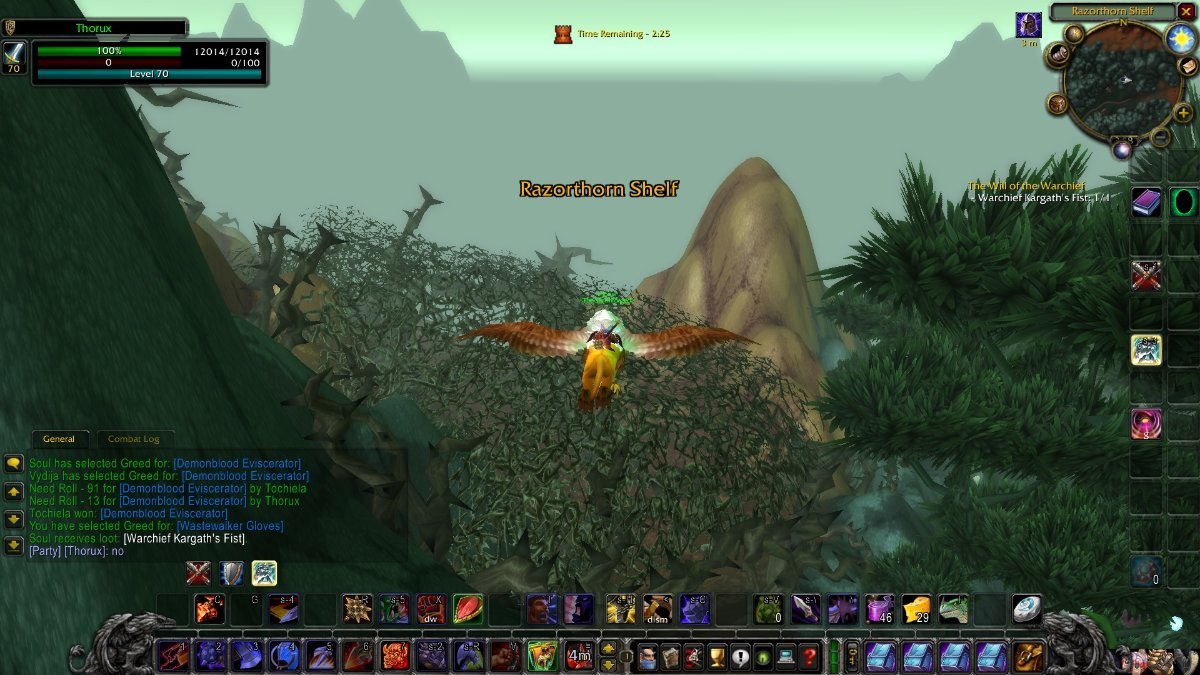Click the Razorthorn Shelf circular minimap

click(1116, 80)
